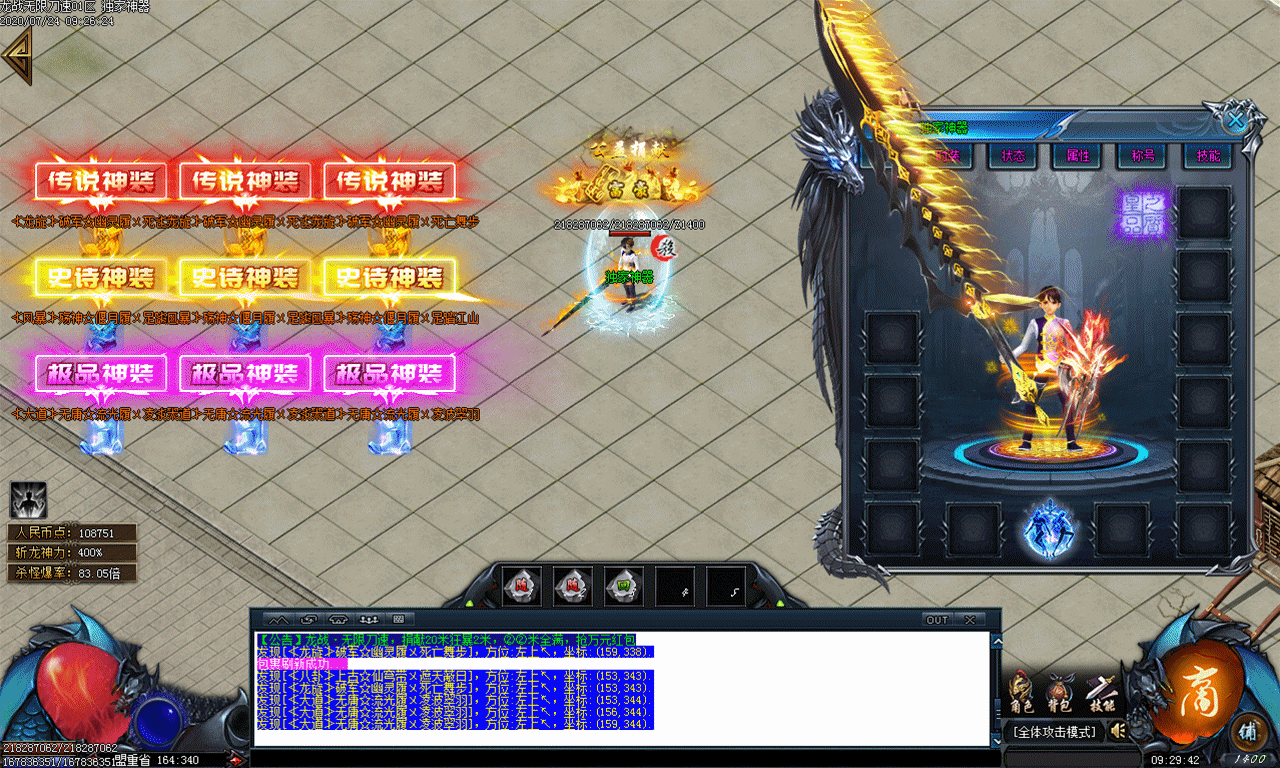Click the OUT button on chat window

[937, 620]
